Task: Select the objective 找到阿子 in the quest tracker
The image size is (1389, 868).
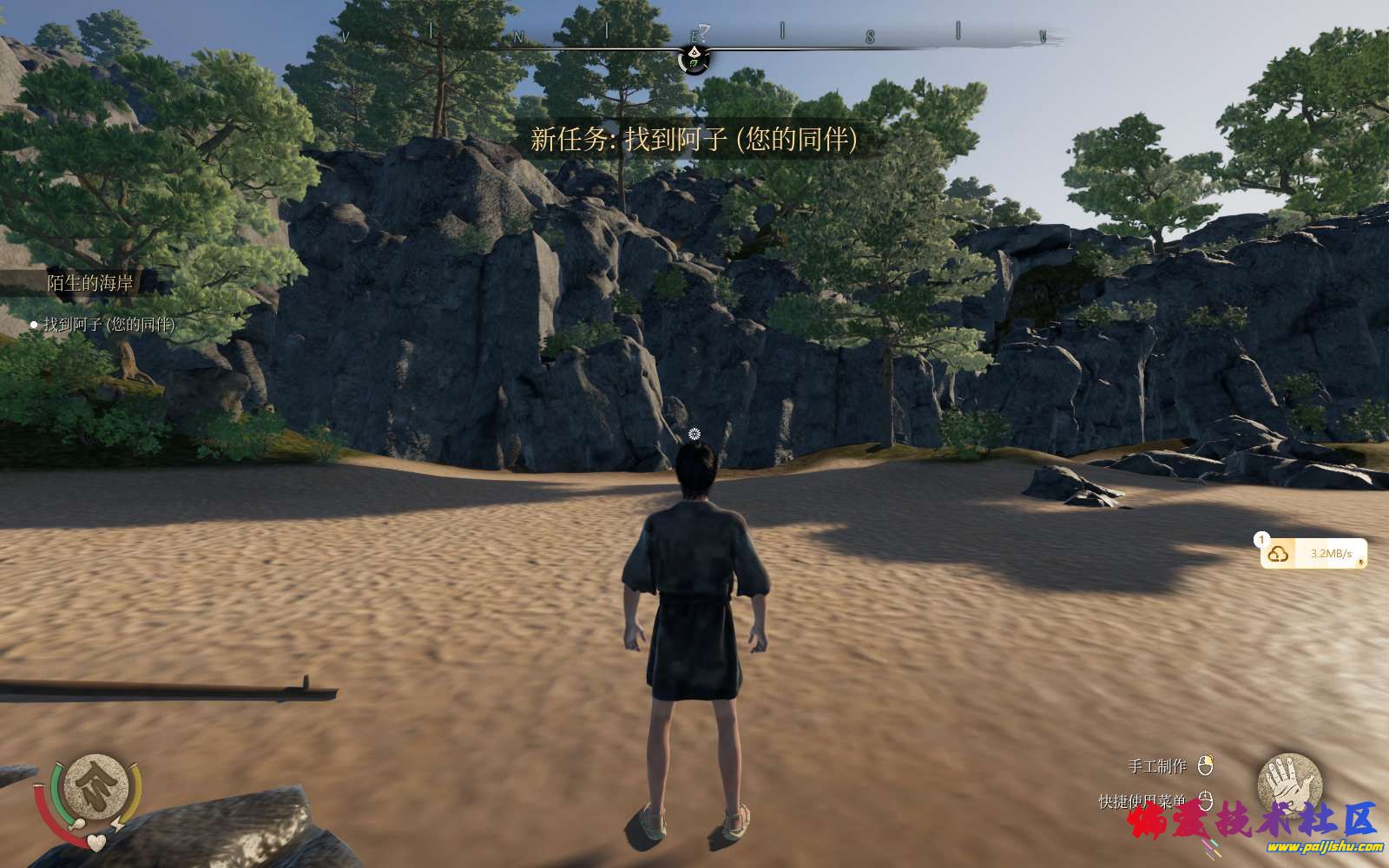Action: click(109, 325)
